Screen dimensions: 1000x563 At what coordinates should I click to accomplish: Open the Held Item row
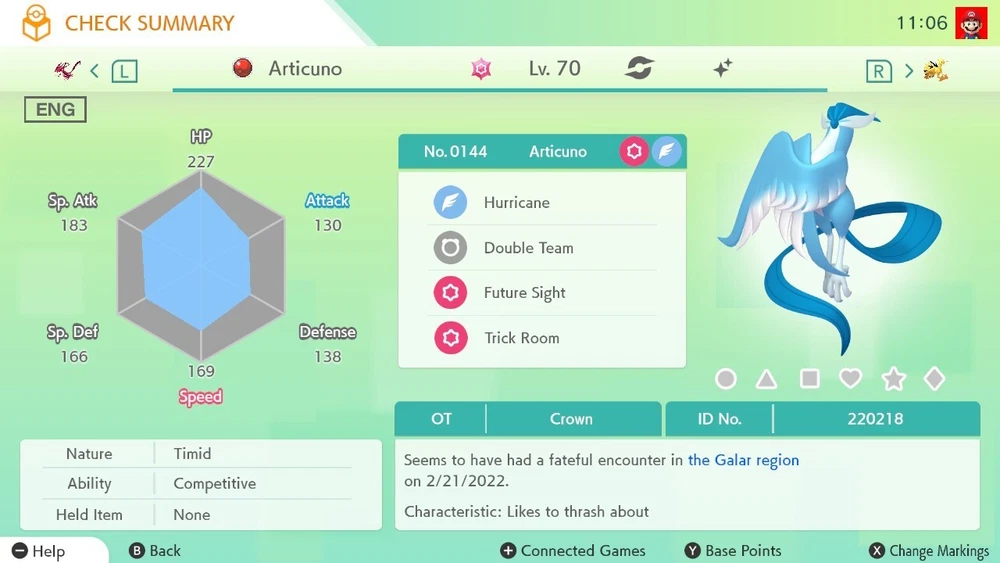coord(200,515)
